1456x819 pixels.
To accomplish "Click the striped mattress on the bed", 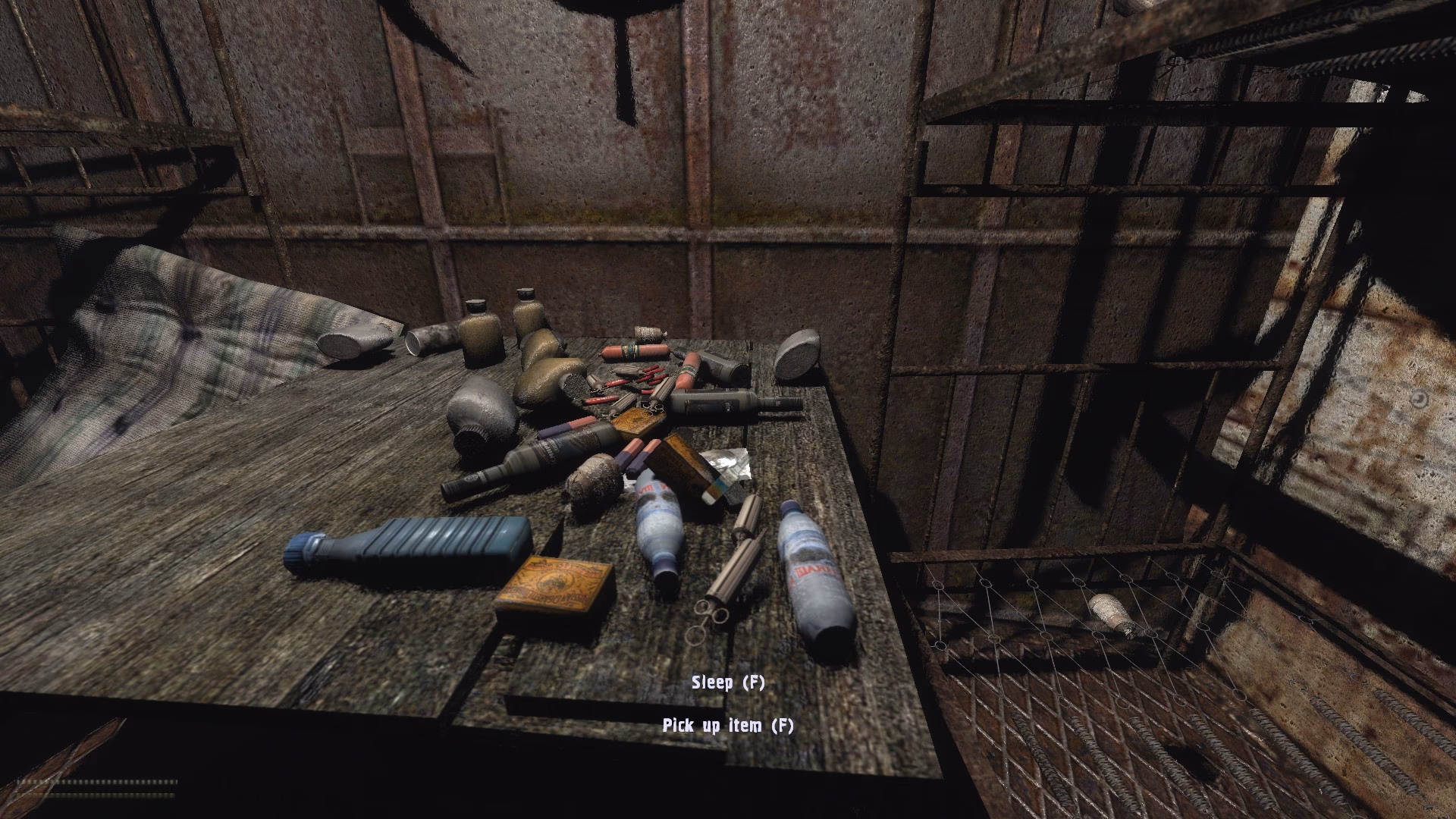I will [190, 326].
